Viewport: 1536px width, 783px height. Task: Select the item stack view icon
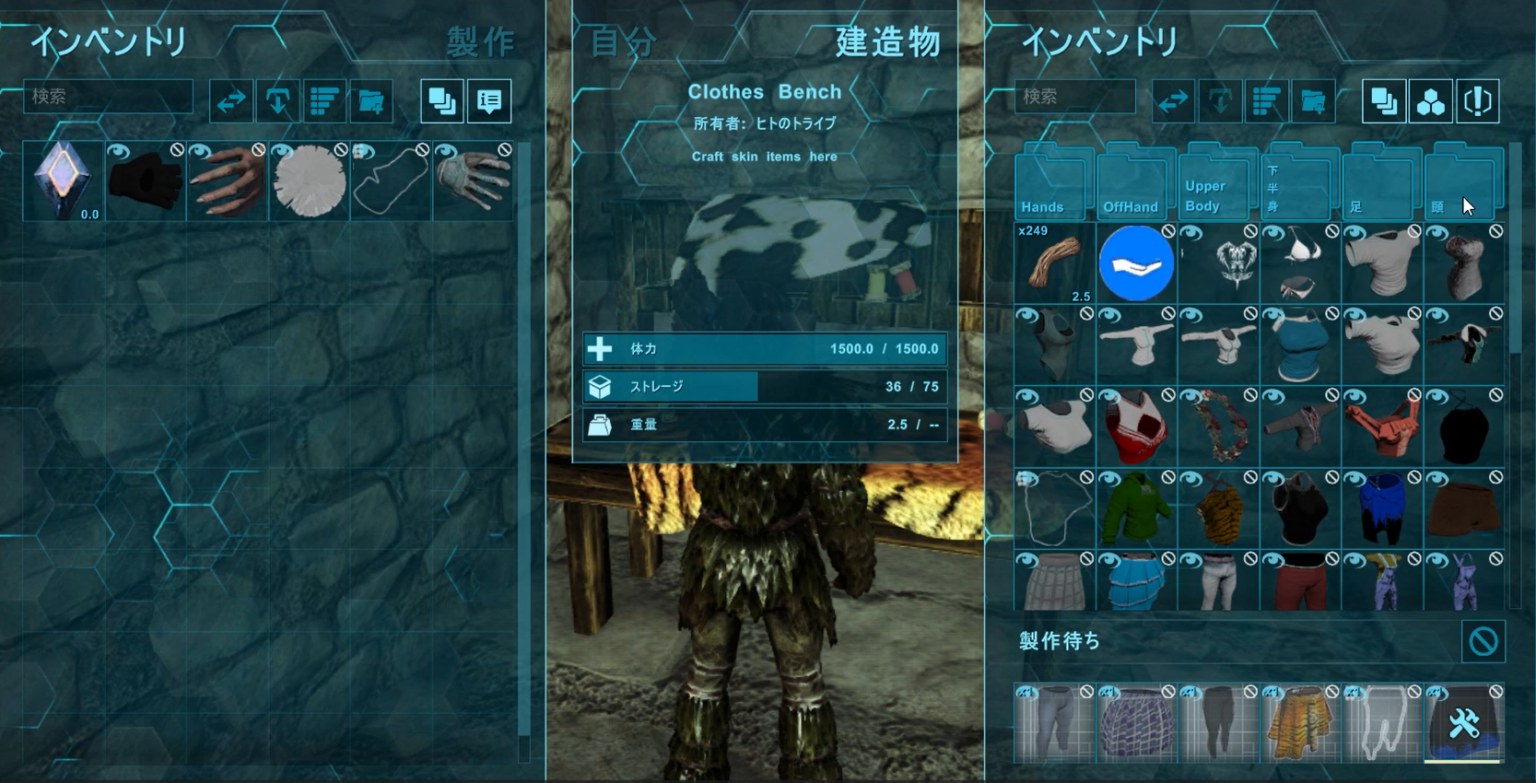pos(441,100)
